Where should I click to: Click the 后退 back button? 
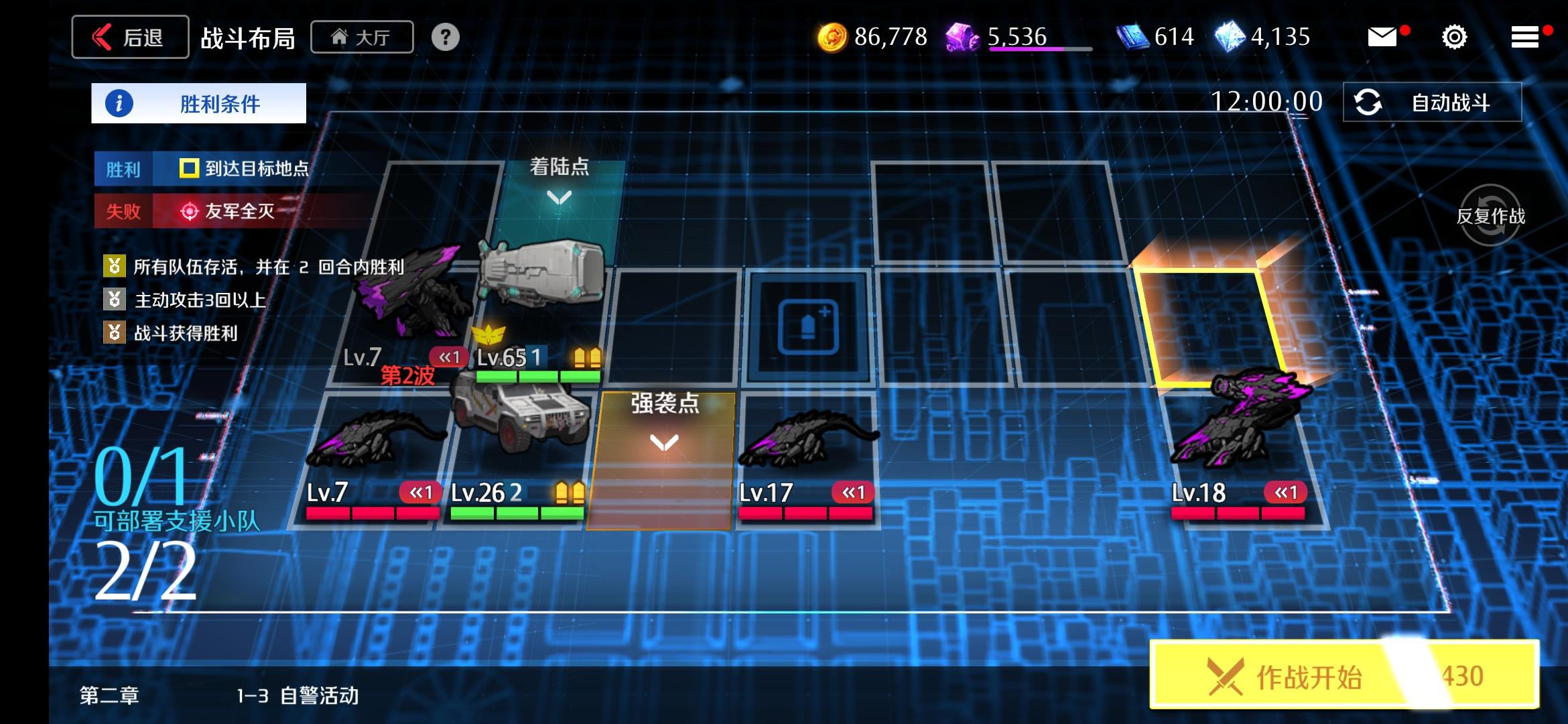click(129, 37)
